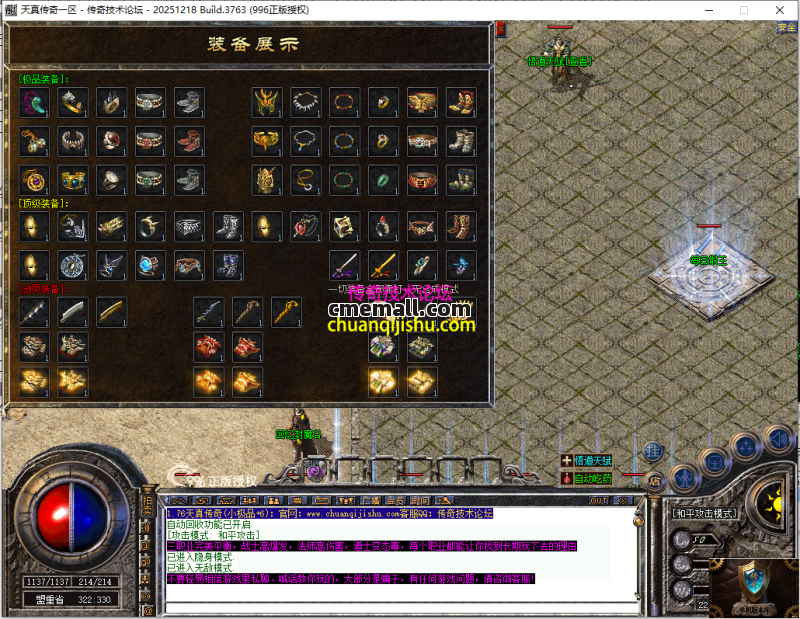The width and height of the screenshot is (800, 619).
Task: Open the round 店 shop button
Action: 656,480
